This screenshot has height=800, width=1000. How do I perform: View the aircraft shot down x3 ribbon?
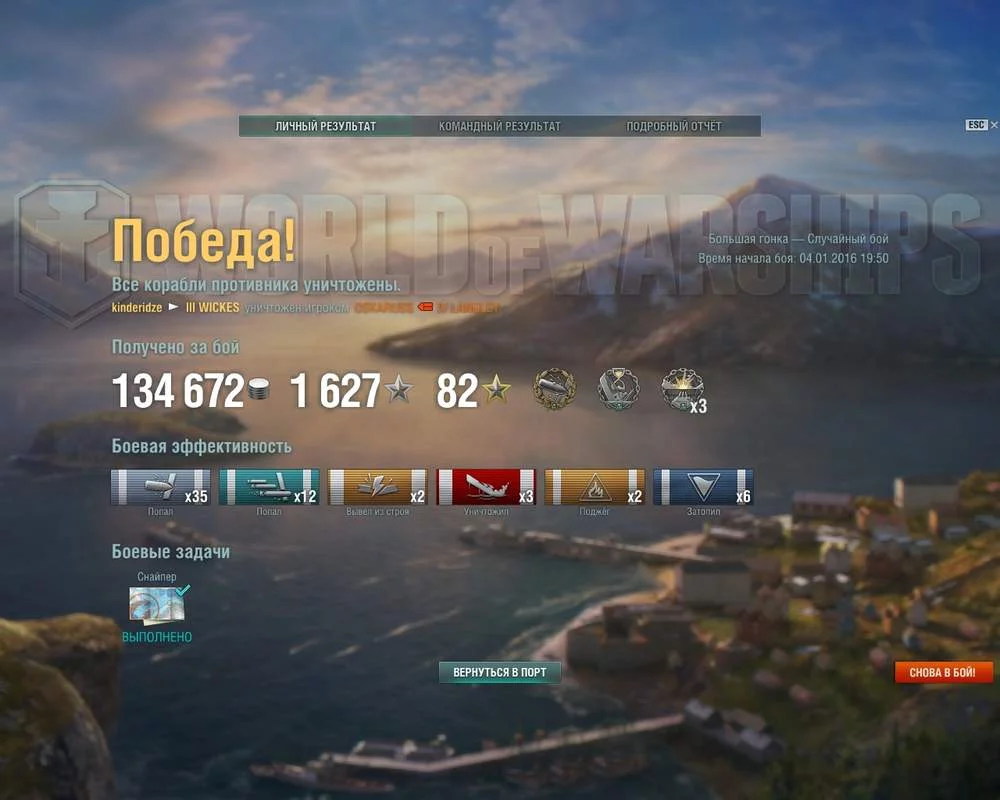[486, 487]
